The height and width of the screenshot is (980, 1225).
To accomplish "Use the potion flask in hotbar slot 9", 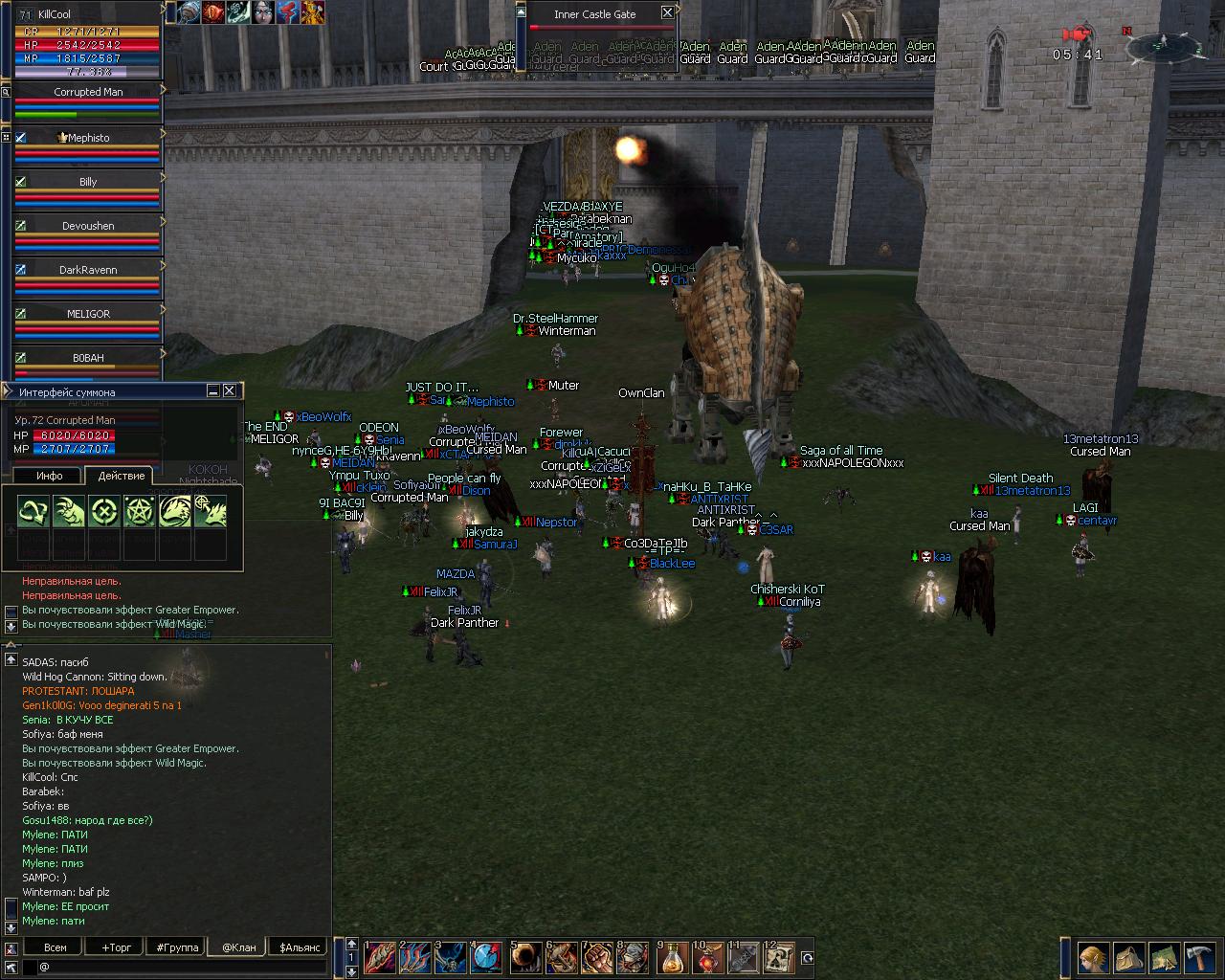I will coord(674,956).
